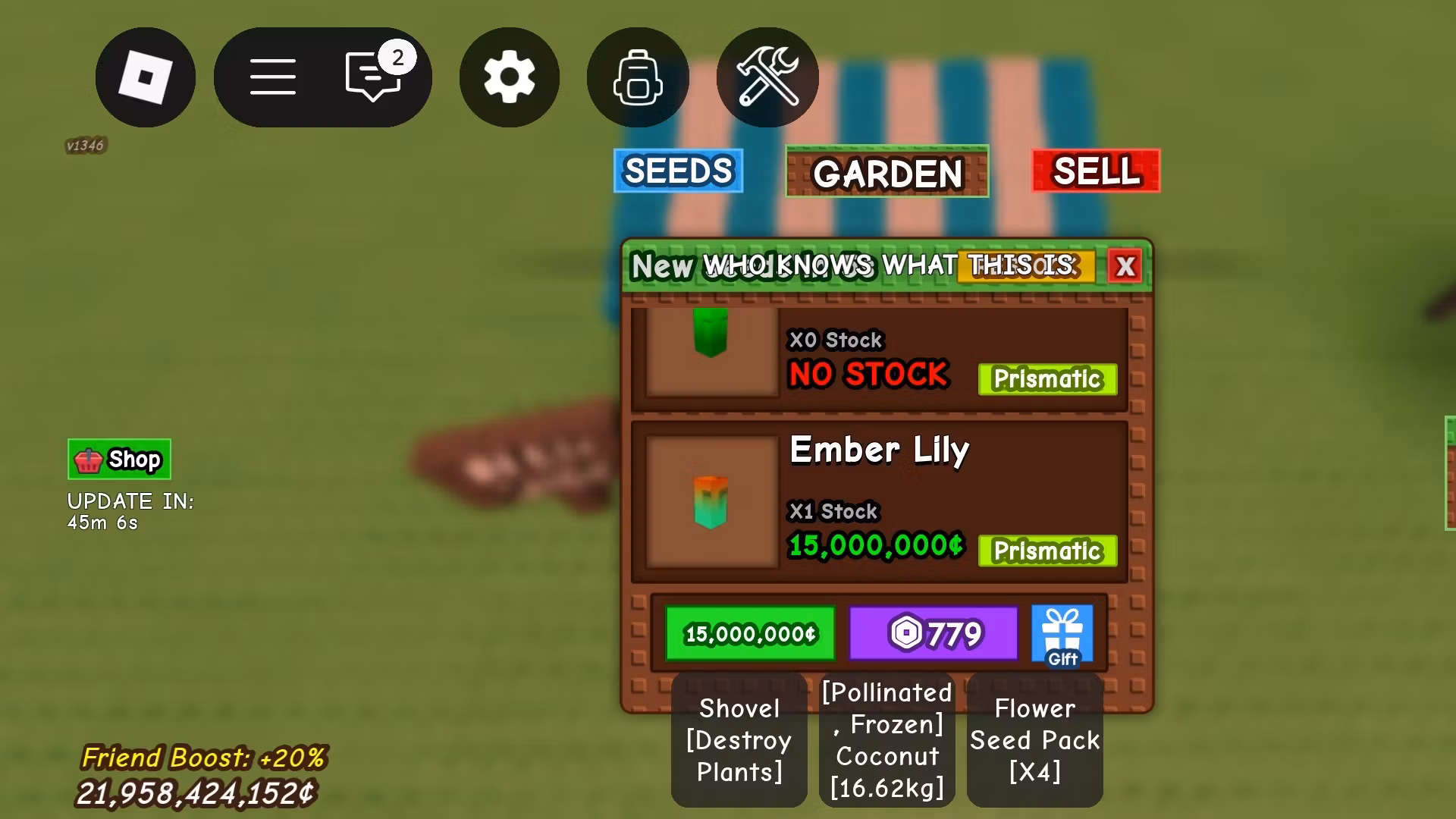Open the gear settings menu
Viewport: 1456px width, 819px height.
pos(509,77)
